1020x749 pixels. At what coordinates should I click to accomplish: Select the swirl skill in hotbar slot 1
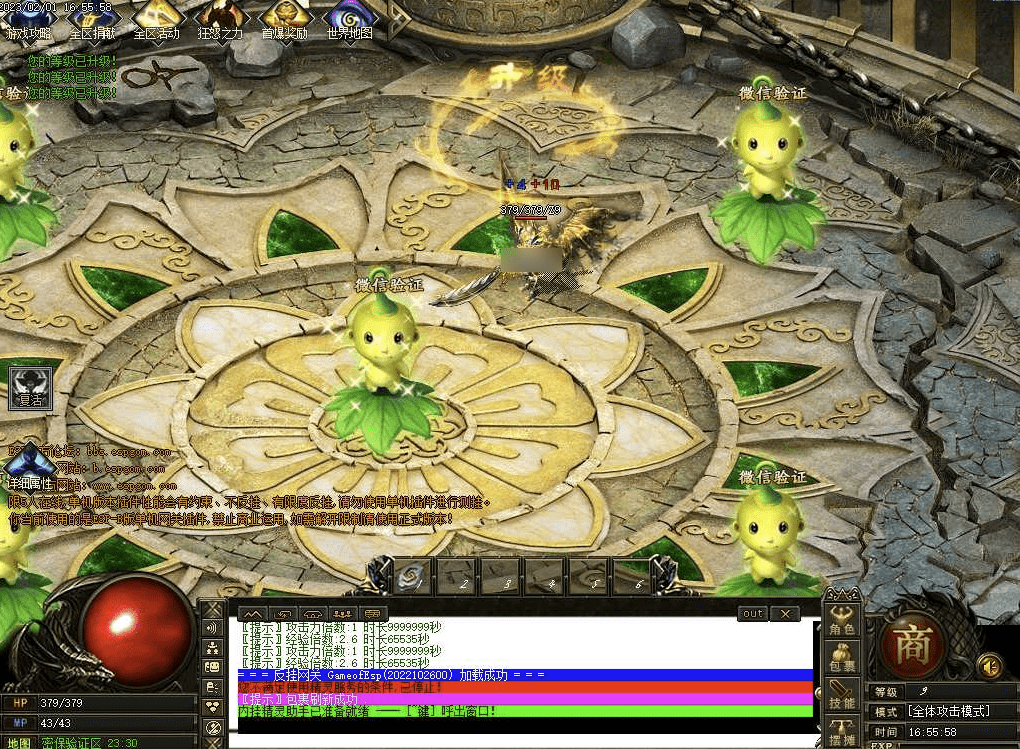(x=413, y=576)
